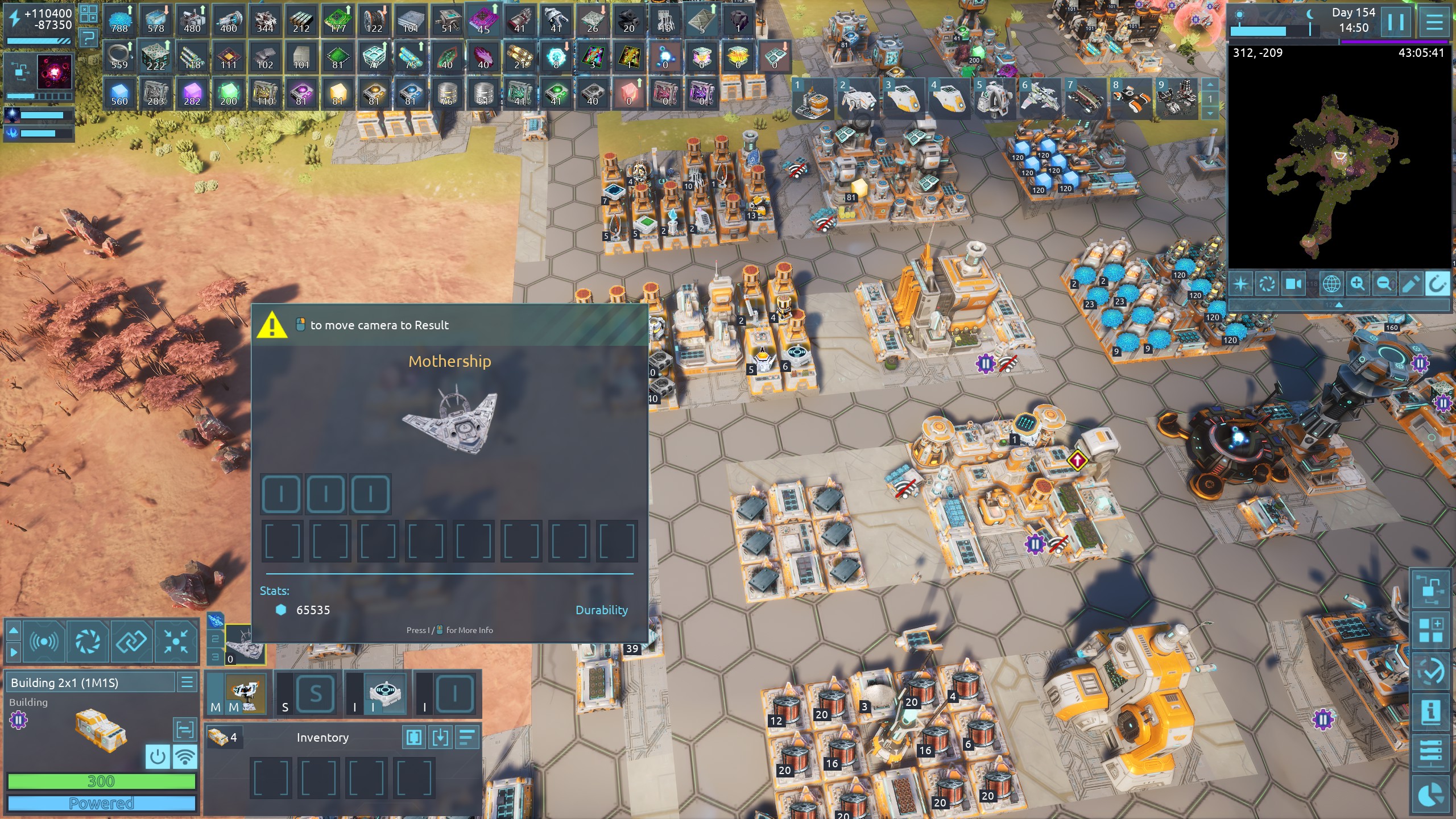Screen dimensions: 1456x819
Task: Open the globe map view button
Action: 1331,283
